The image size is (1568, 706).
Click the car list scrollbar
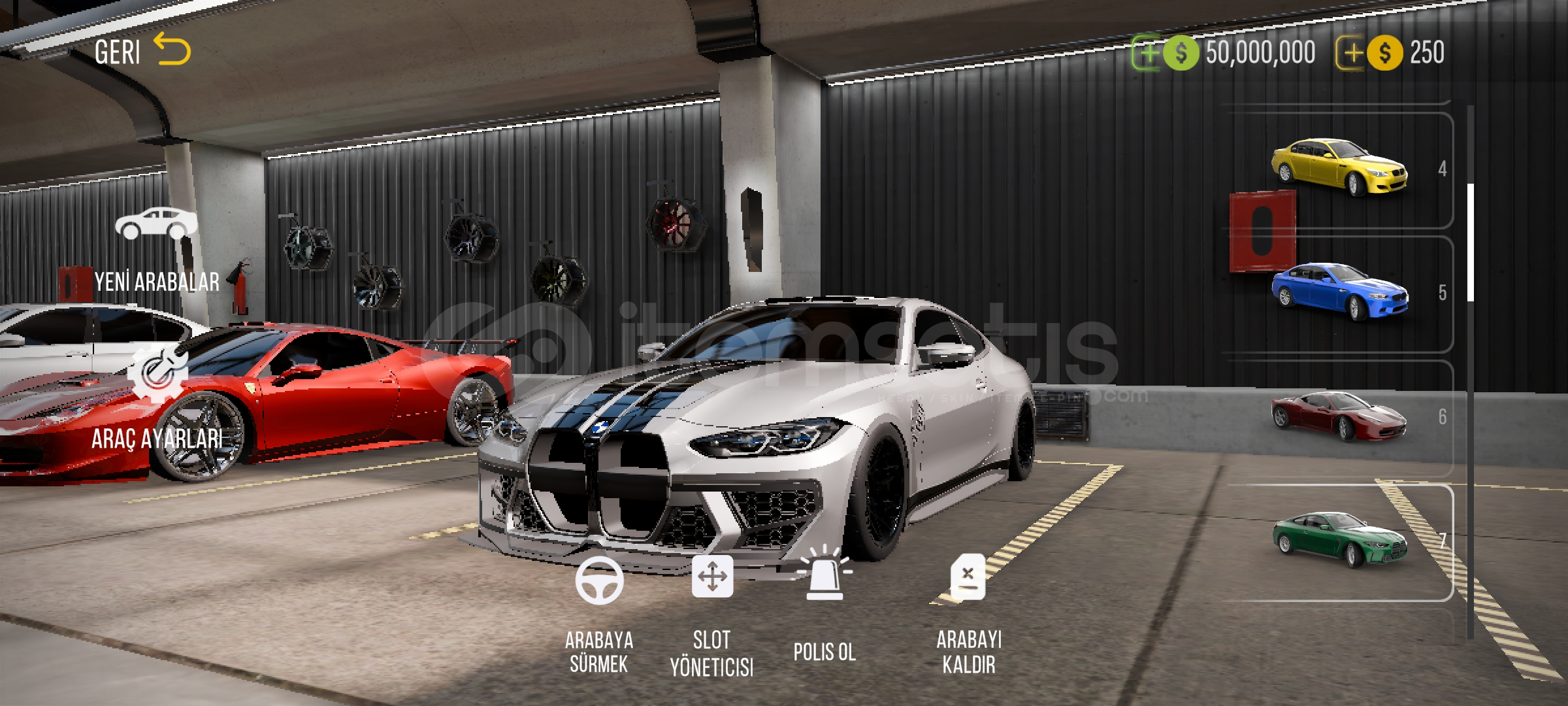(x=1471, y=242)
